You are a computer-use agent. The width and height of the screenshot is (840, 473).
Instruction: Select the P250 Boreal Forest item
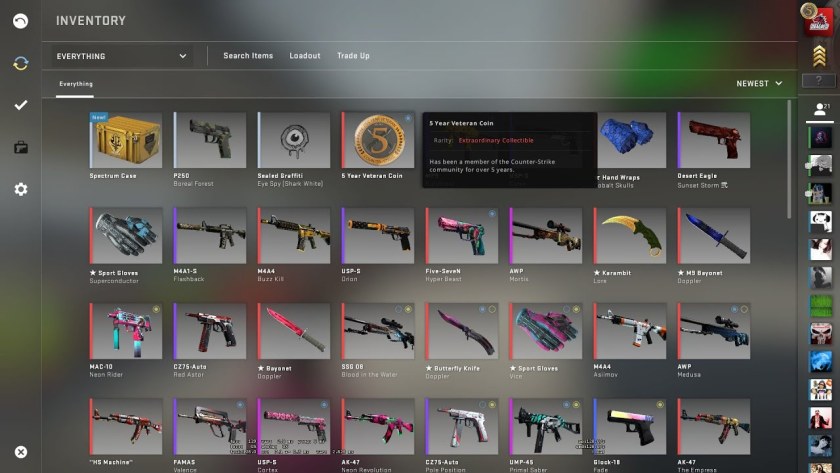coord(210,140)
